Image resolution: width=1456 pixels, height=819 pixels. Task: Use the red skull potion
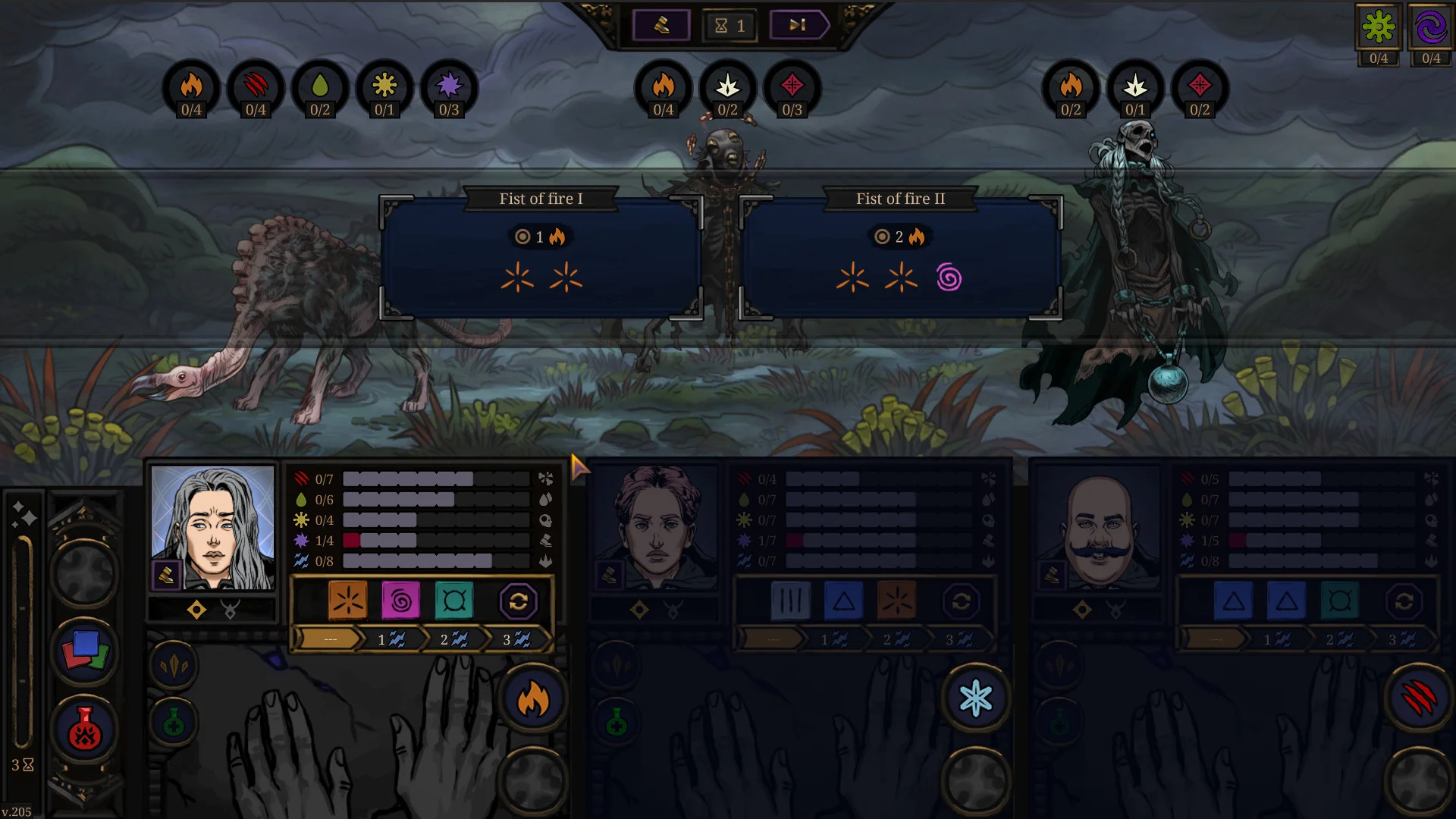[85, 730]
